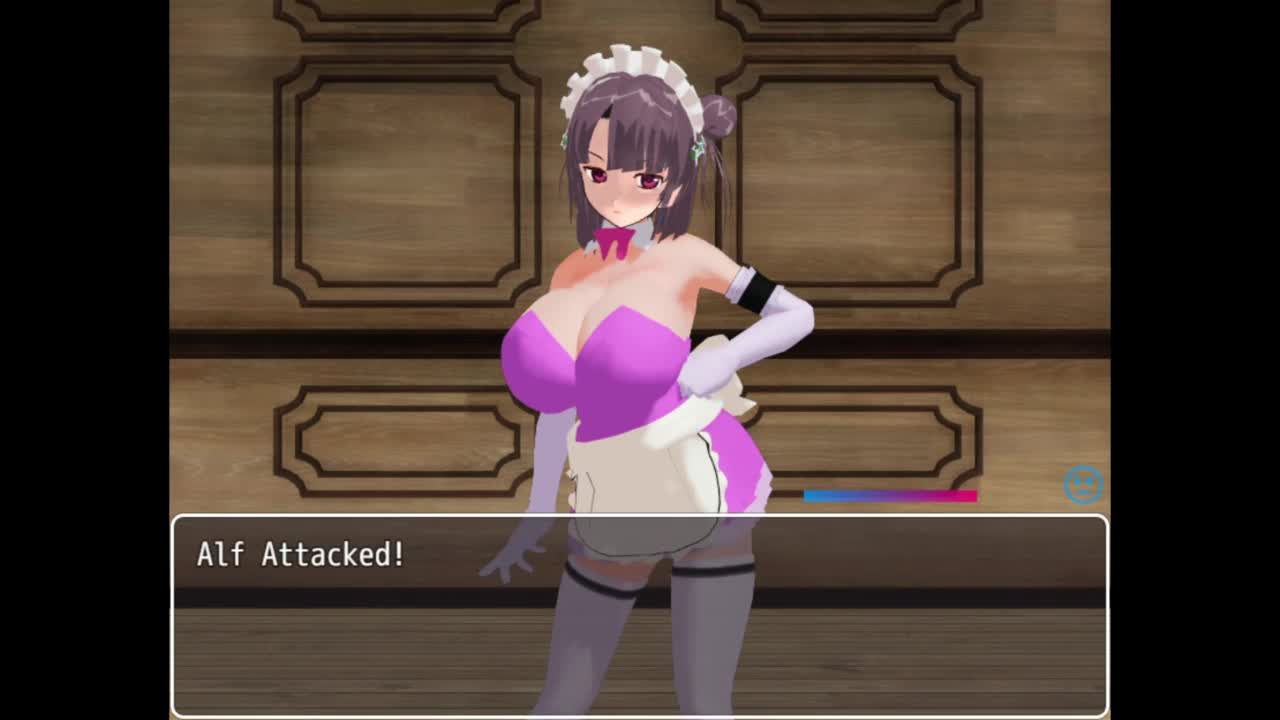Click the blue face mood icon

tap(1083, 485)
